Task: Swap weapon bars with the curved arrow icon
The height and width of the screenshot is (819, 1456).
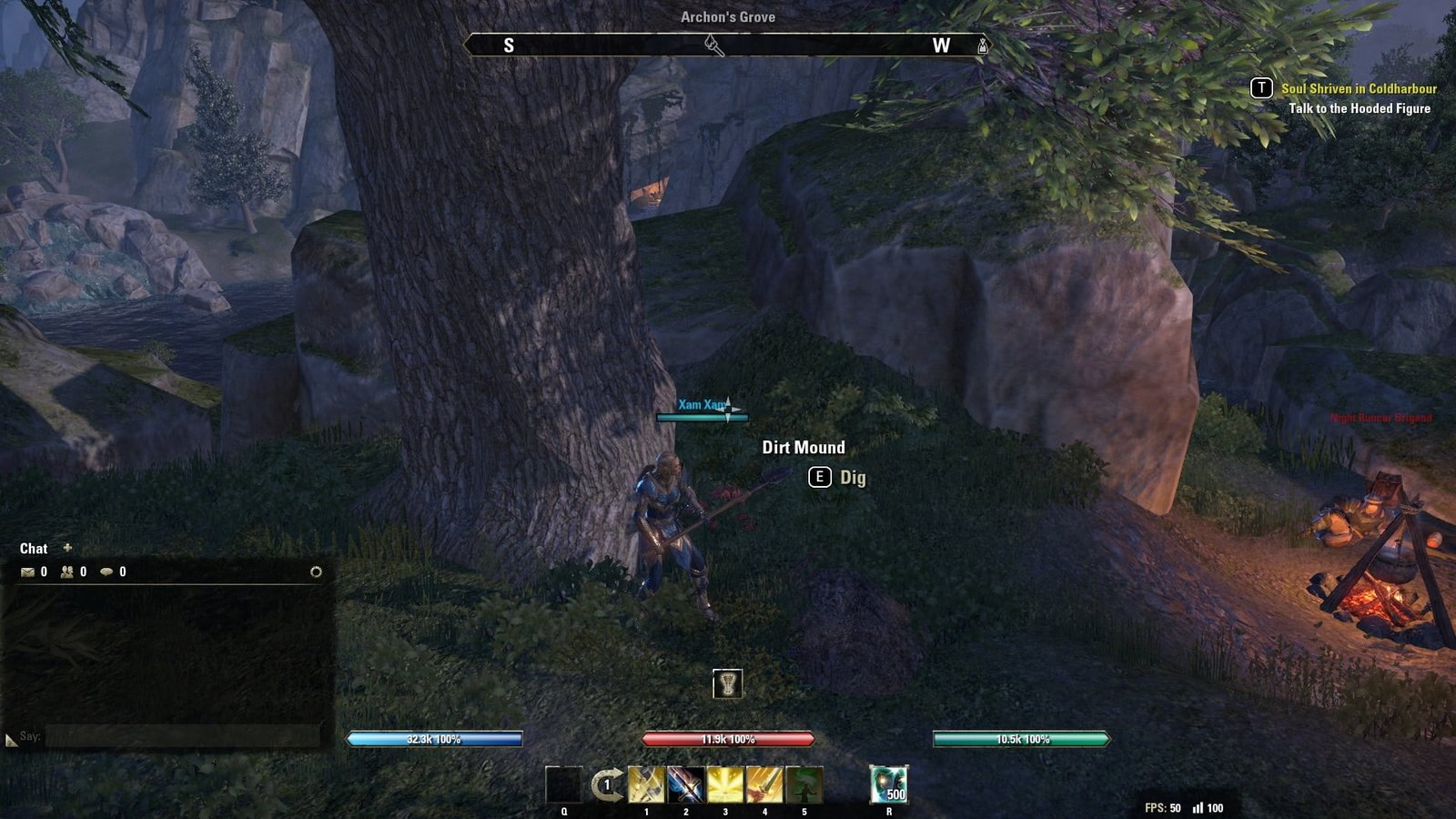Action: [607, 784]
